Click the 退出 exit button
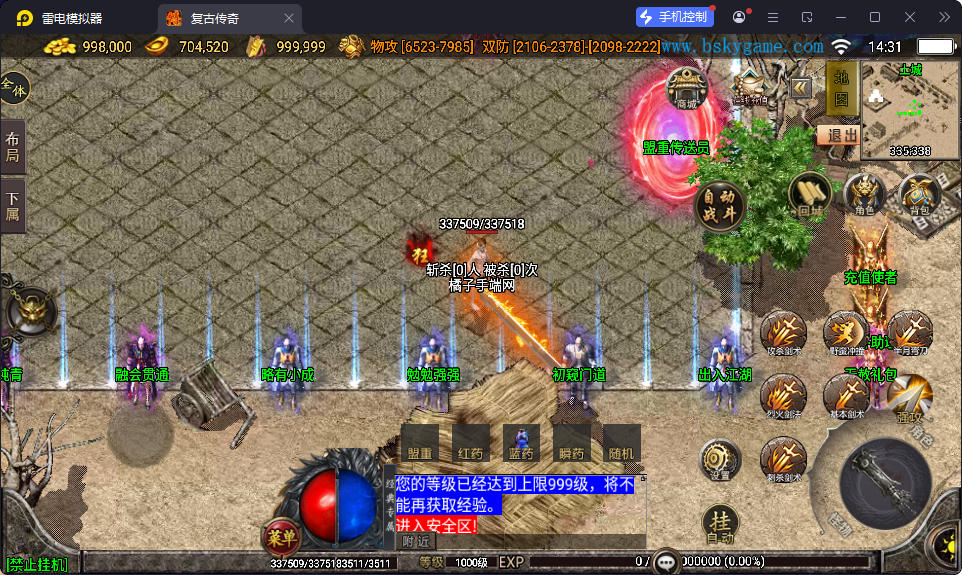 838,135
